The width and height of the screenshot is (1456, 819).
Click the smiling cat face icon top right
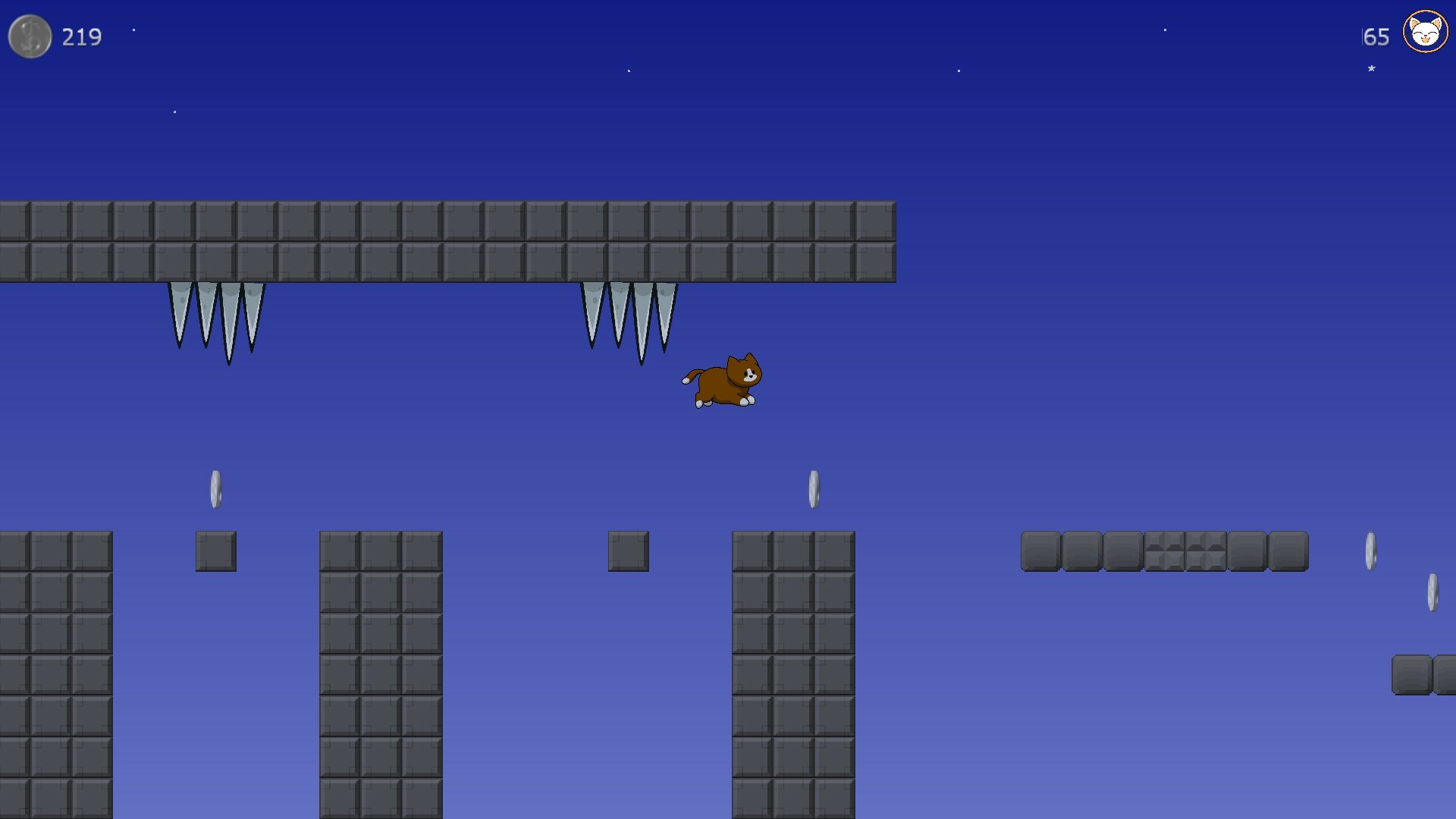tap(1425, 32)
